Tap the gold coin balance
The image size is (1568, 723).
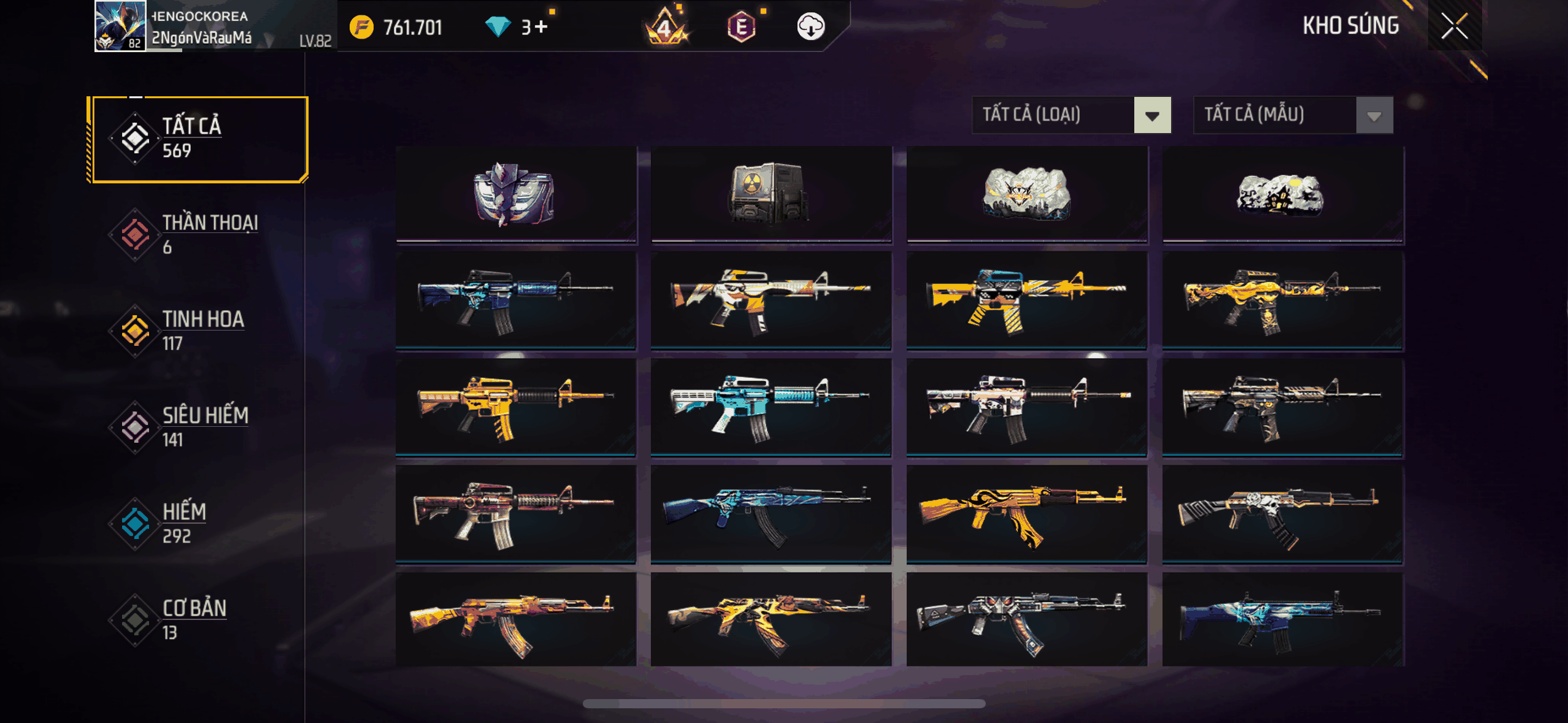(x=396, y=27)
